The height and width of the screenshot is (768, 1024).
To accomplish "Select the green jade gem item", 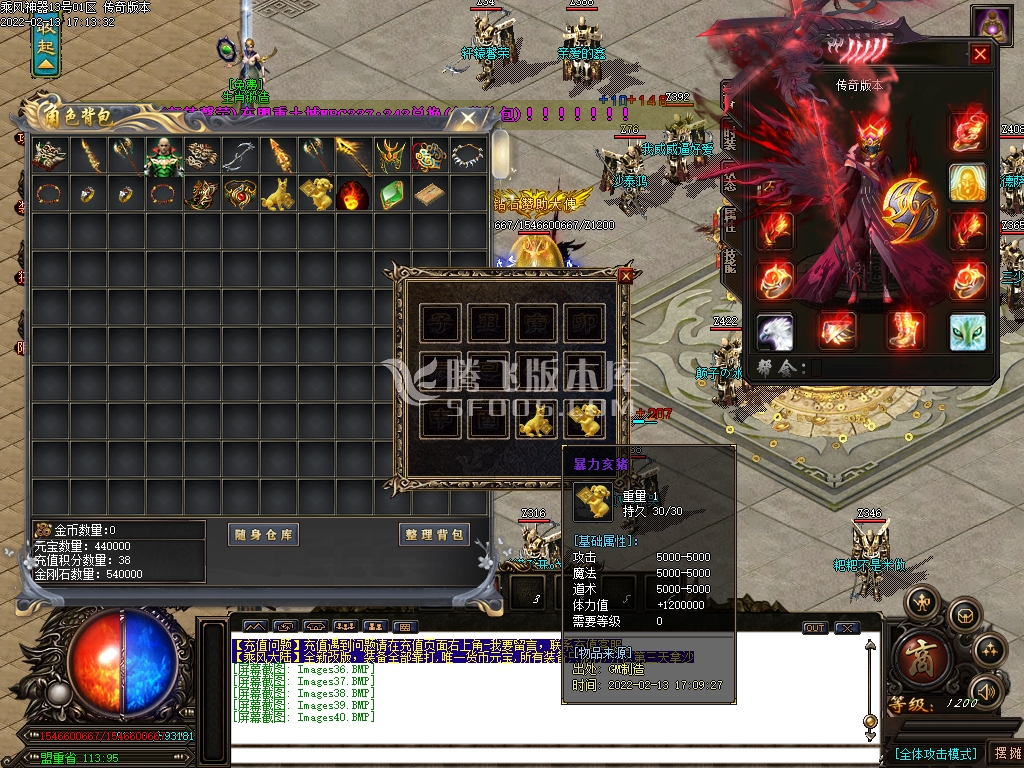I will pyautogui.click(x=390, y=193).
